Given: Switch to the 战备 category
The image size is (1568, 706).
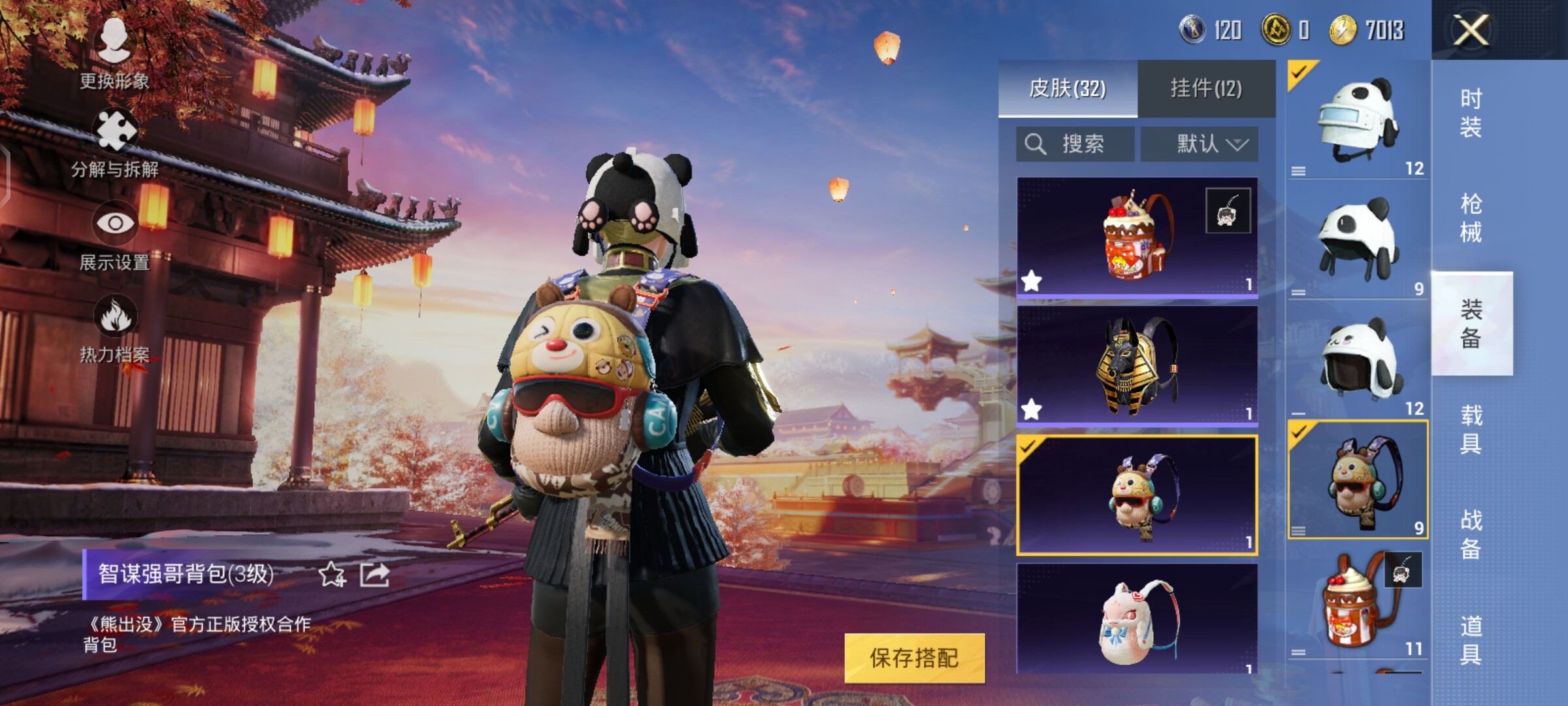Looking at the screenshot, I should pyautogui.click(x=1471, y=535).
